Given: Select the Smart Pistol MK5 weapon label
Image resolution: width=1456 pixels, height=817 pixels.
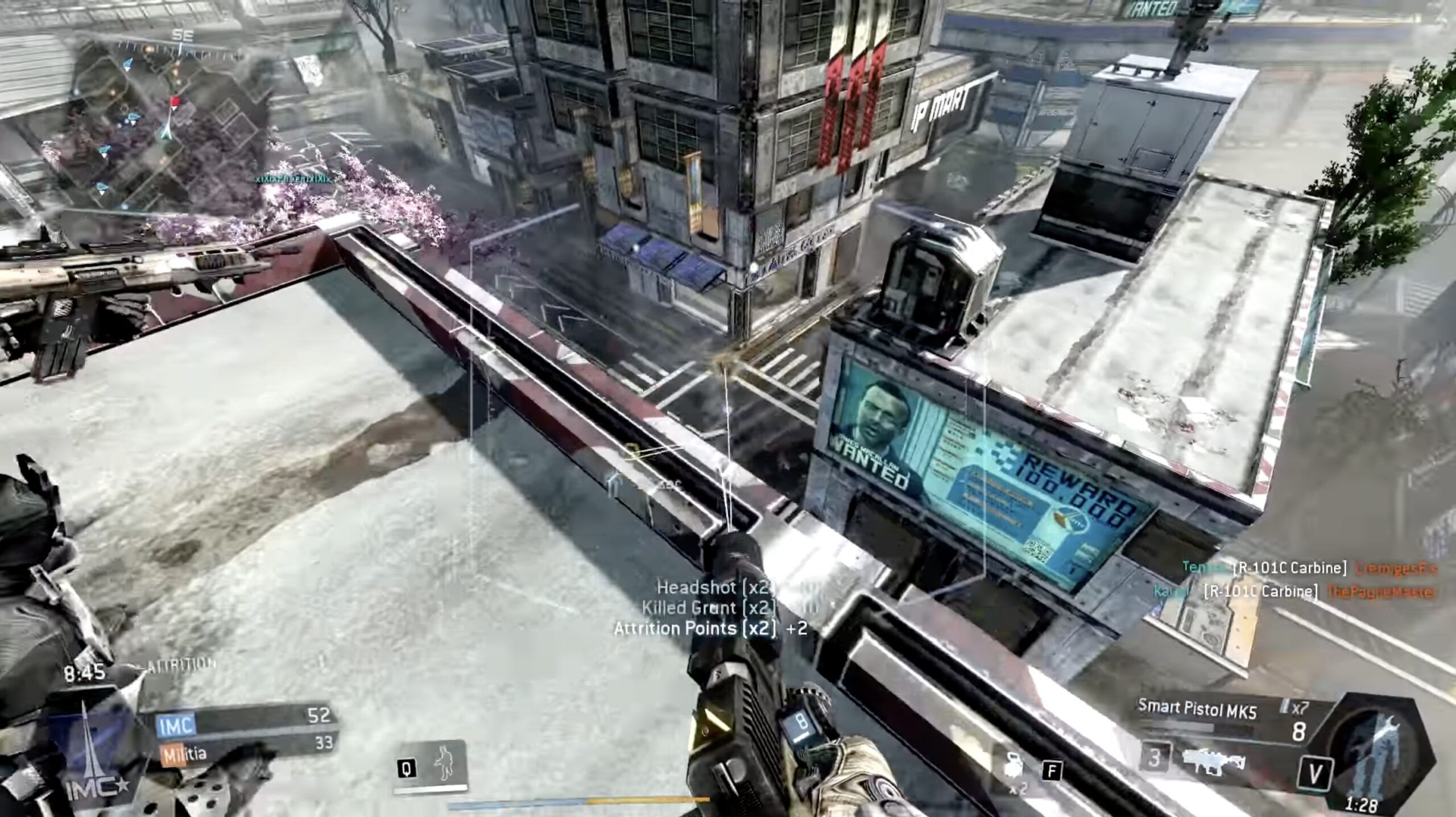Looking at the screenshot, I should click(x=1197, y=709).
